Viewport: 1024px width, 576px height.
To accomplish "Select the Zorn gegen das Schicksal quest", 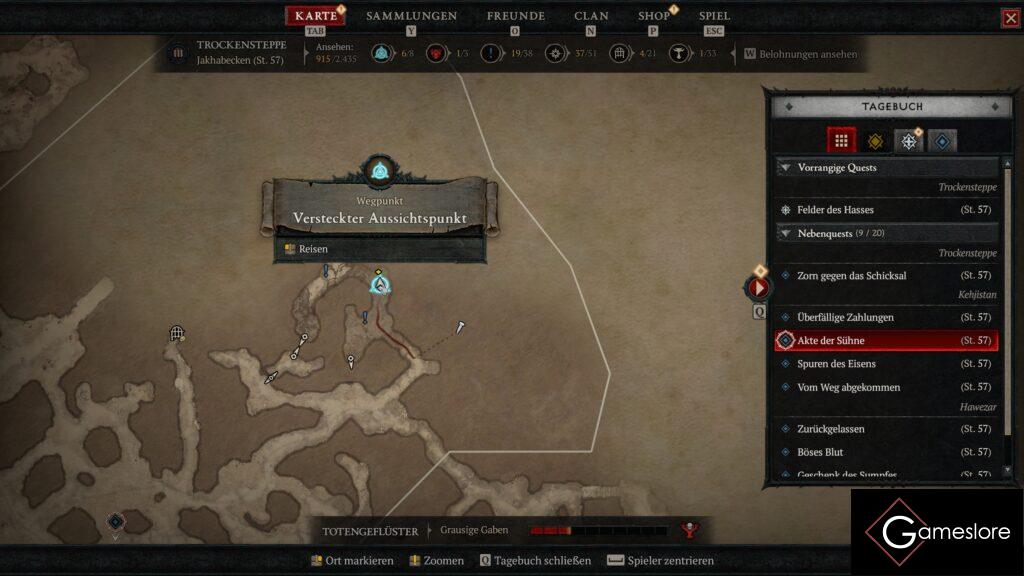I will pyautogui.click(x=851, y=275).
